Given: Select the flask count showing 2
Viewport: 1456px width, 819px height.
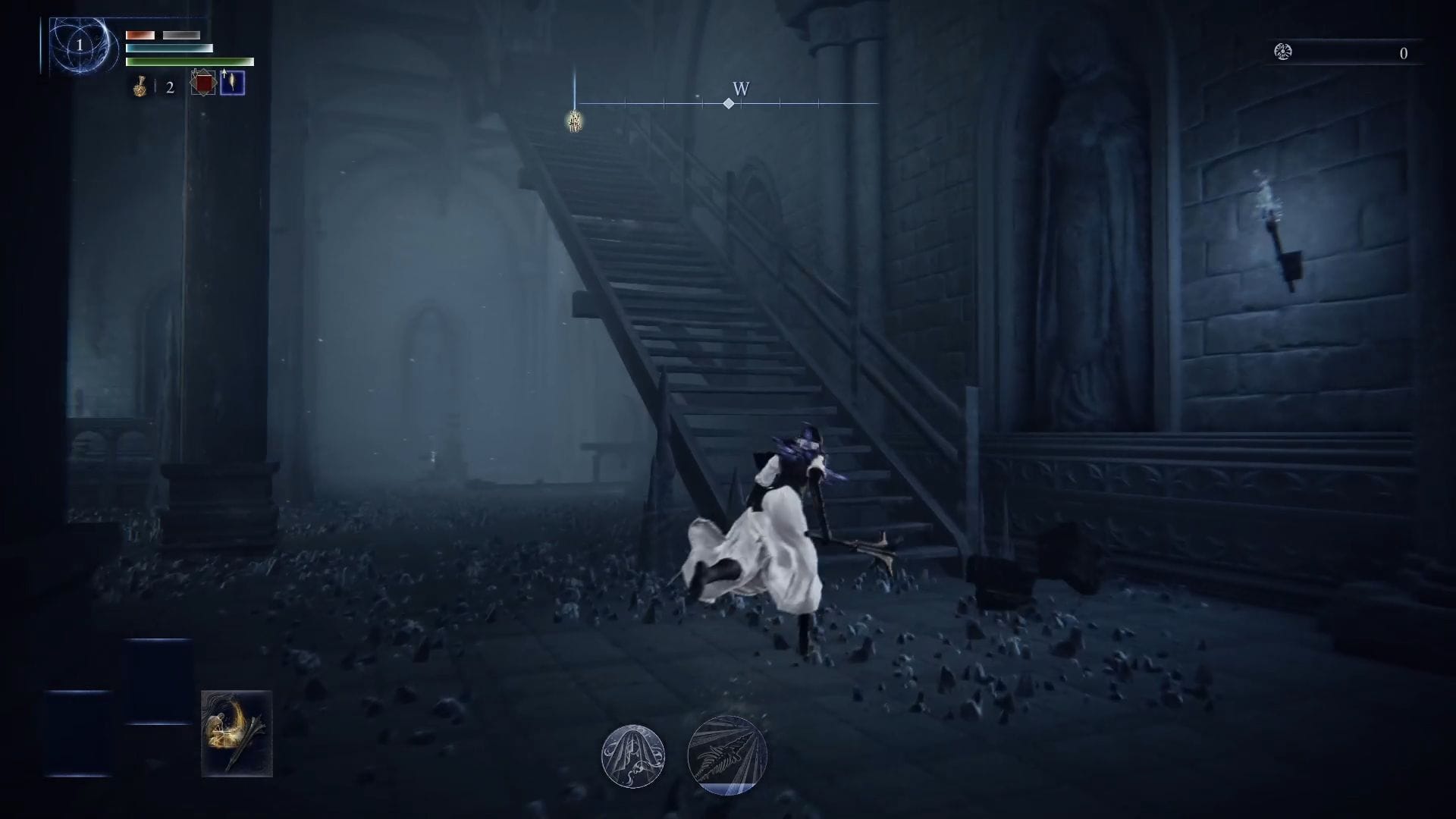Looking at the screenshot, I should pyautogui.click(x=168, y=88).
